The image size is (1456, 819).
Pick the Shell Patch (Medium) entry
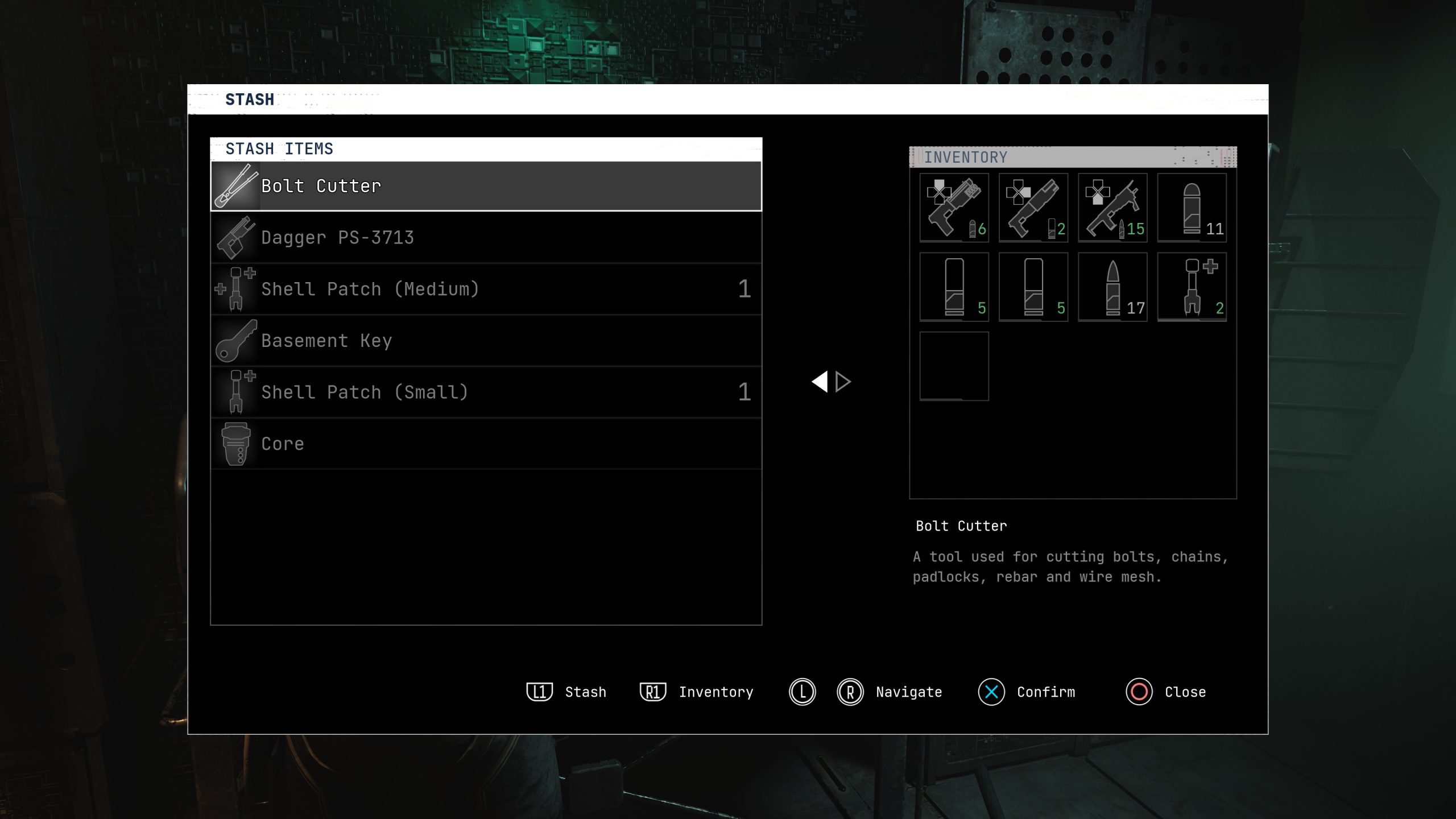point(486,289)
